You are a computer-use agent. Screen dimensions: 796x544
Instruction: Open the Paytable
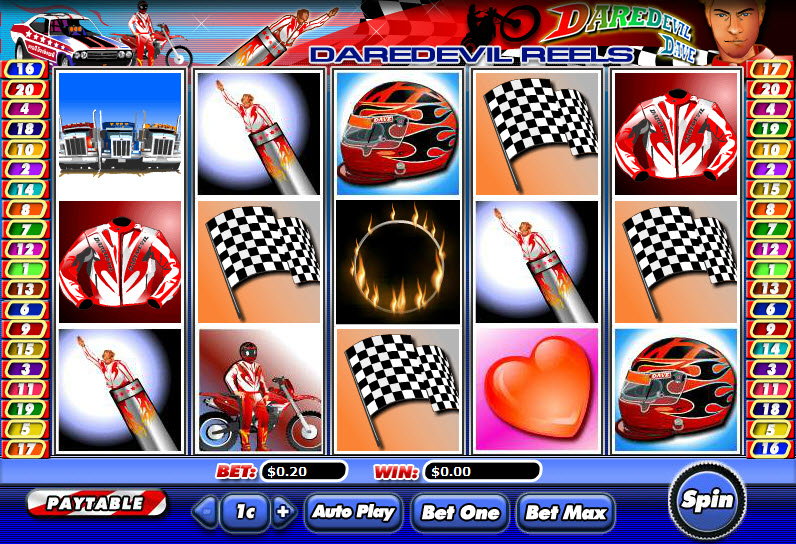pyautogui.click(x=96, y=503)
